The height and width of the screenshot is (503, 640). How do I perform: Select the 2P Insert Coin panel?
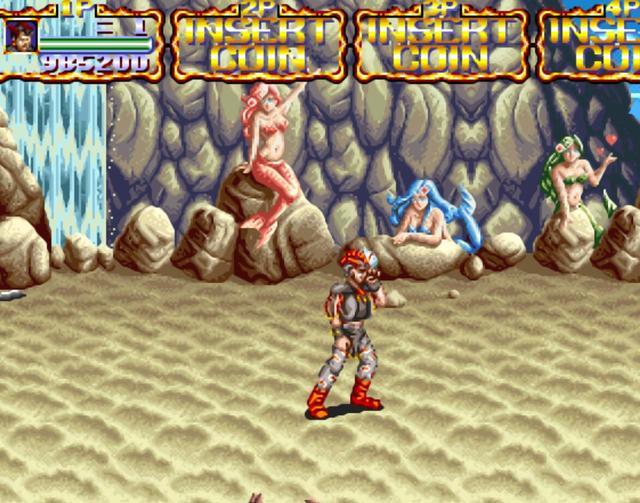[259, 44]
